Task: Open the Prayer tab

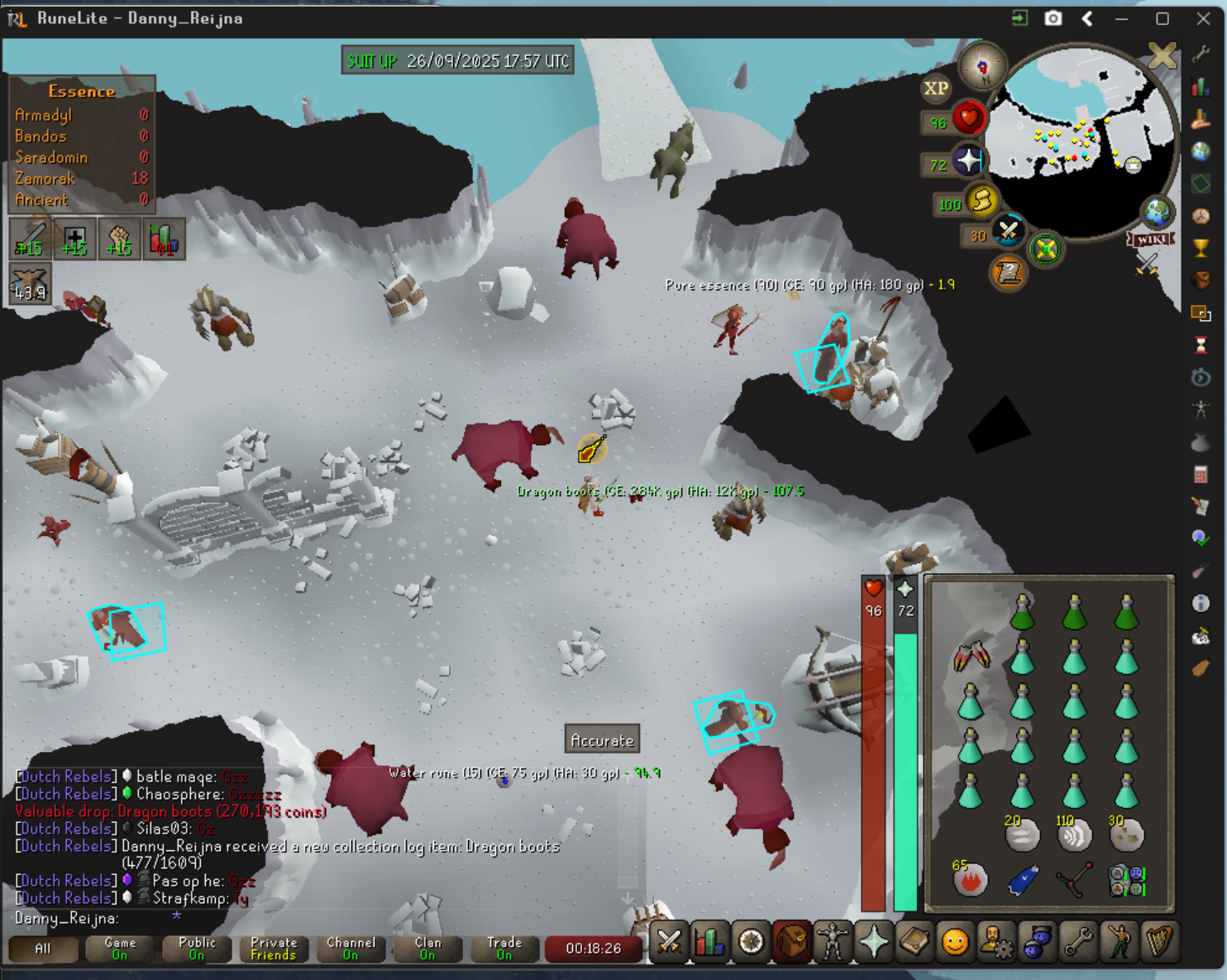Action: tap(873, 942)
